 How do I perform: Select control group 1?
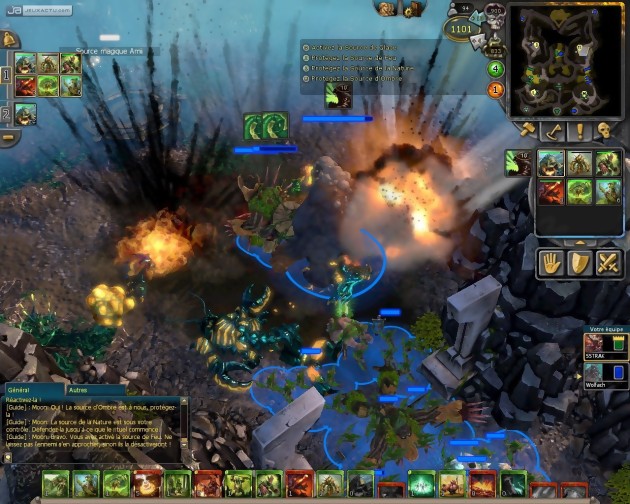click(6, 75)
